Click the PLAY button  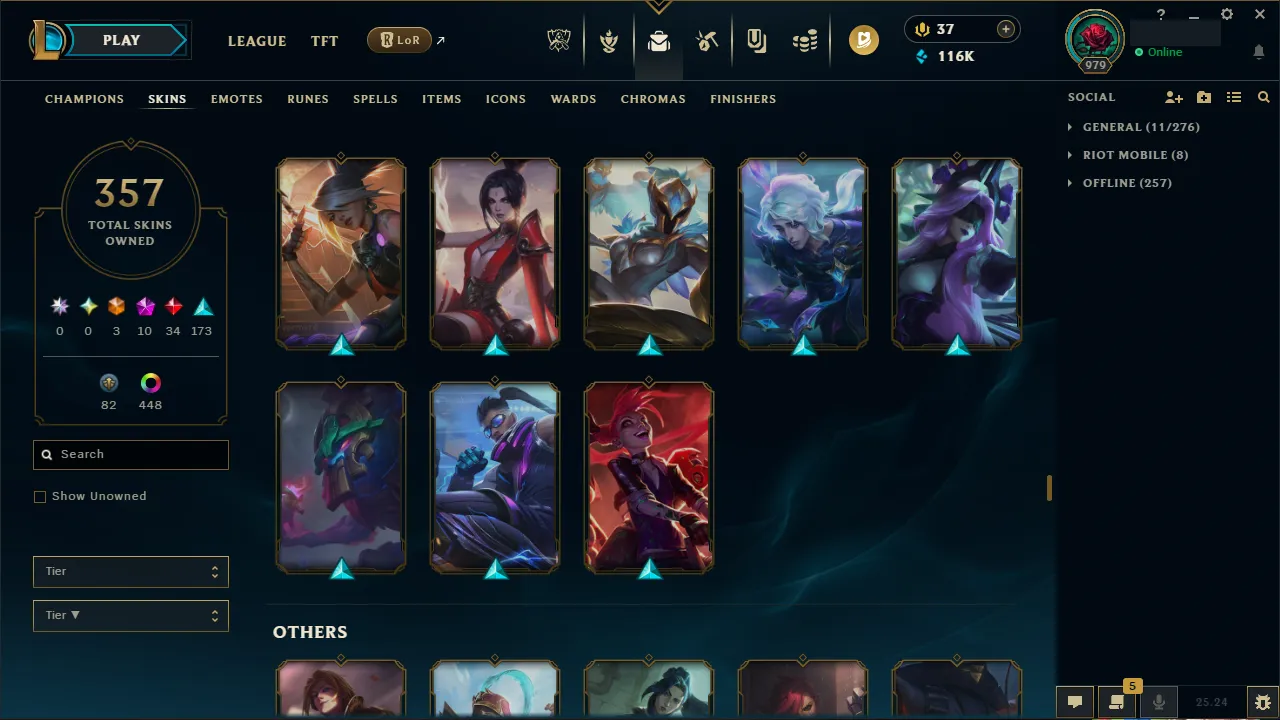tap(121, 40)
